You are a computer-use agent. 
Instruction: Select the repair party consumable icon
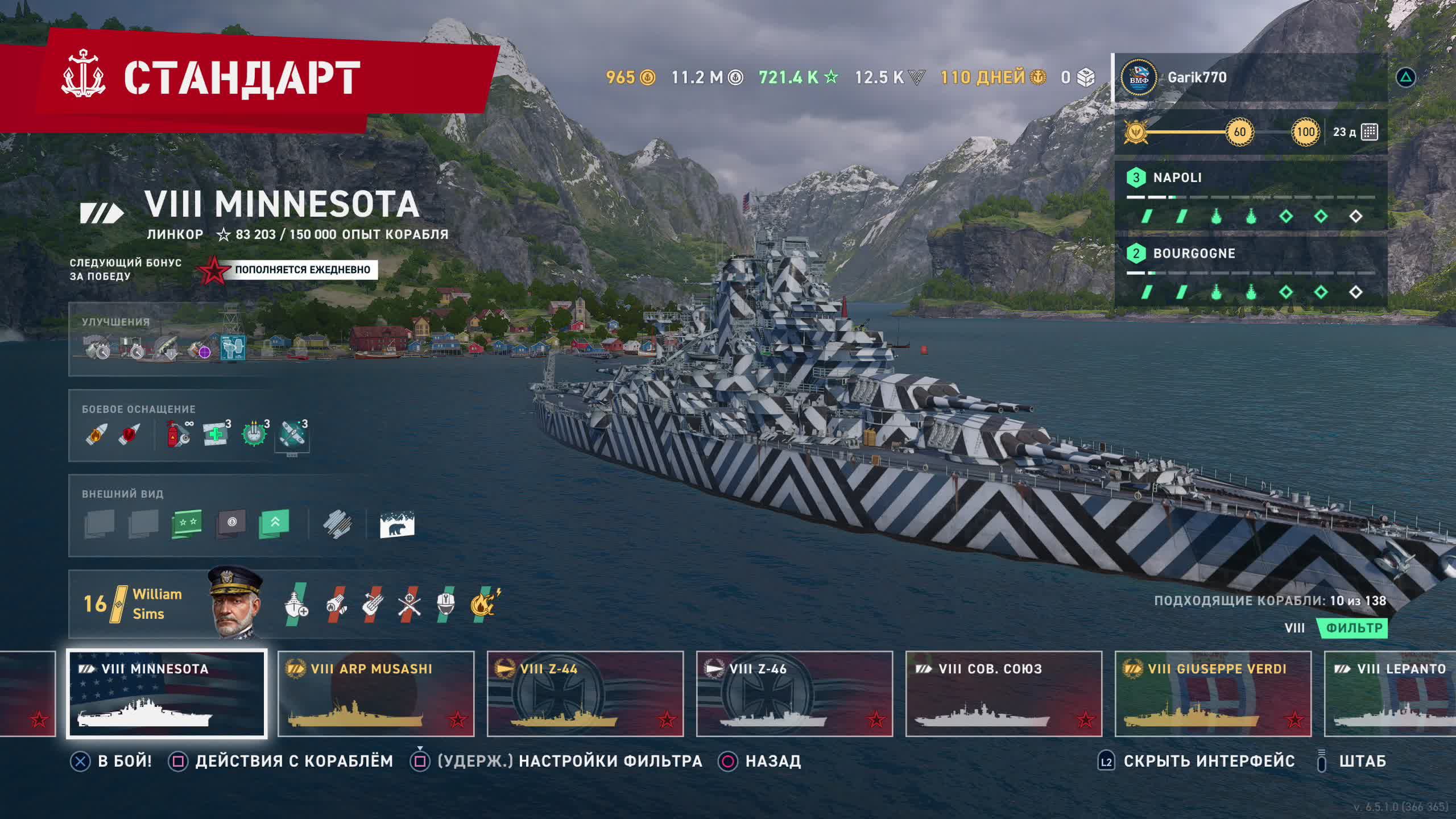216,435
